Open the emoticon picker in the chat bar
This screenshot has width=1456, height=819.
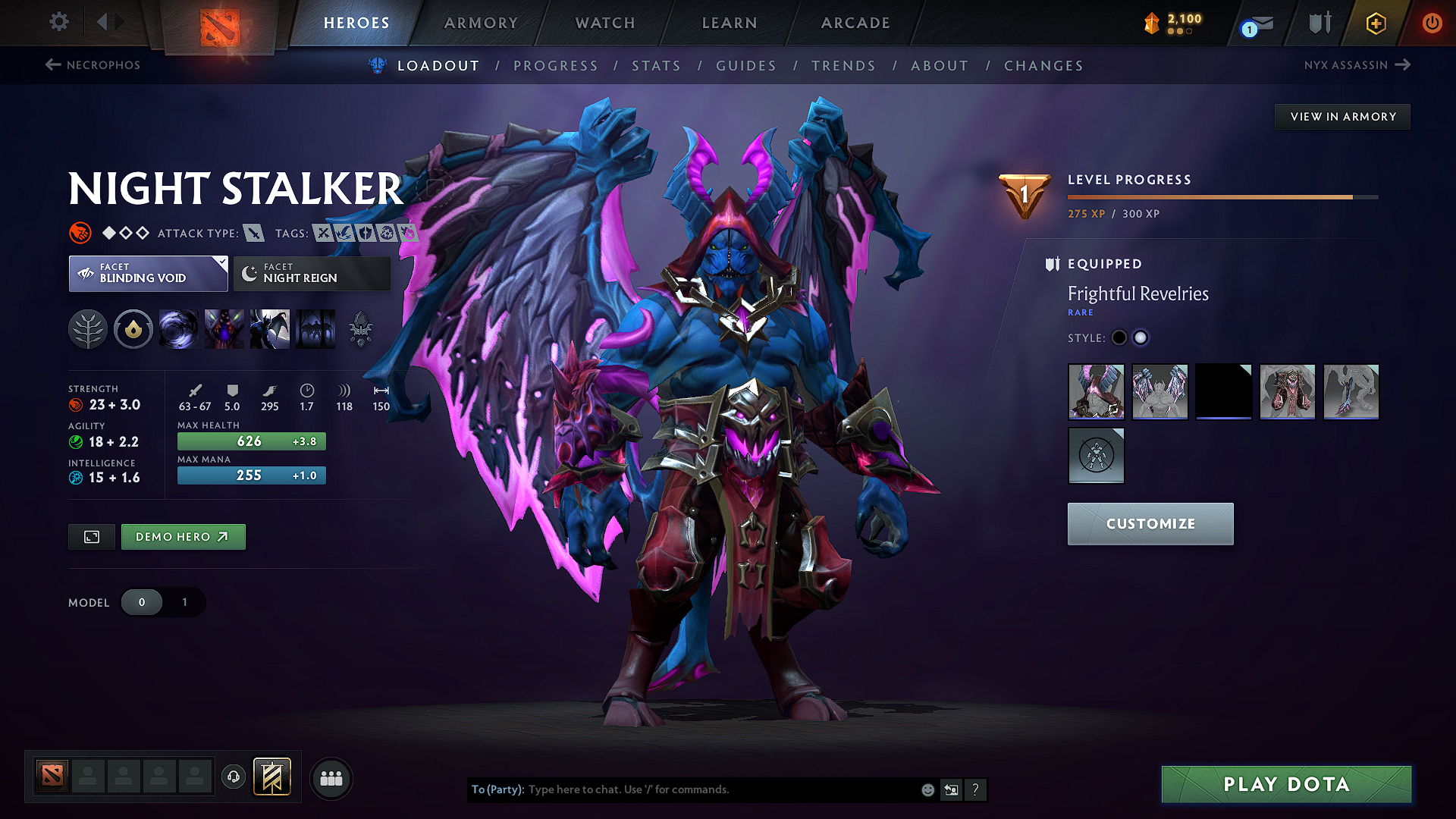tap(927, 789)
